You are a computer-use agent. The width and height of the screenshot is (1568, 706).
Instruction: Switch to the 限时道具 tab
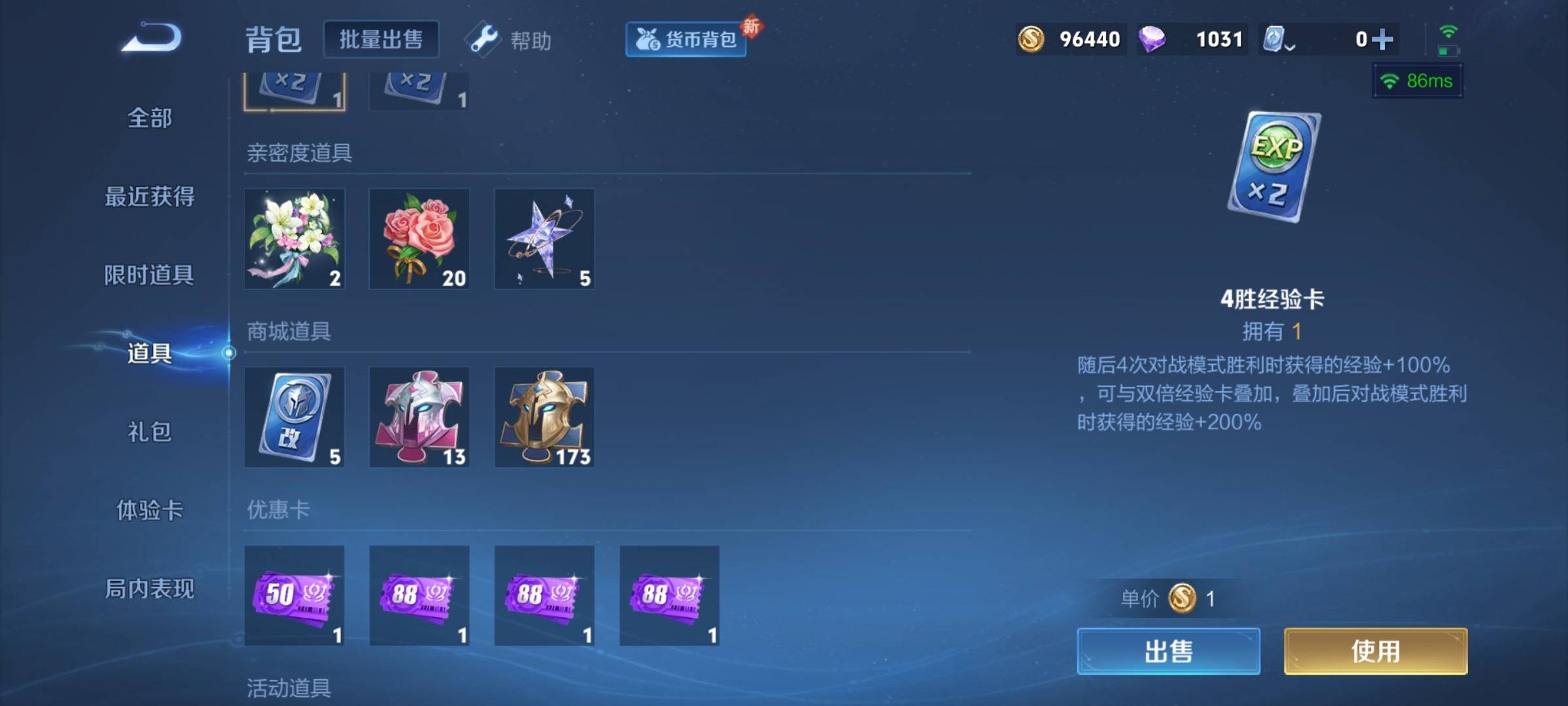(x=150, y=275)
